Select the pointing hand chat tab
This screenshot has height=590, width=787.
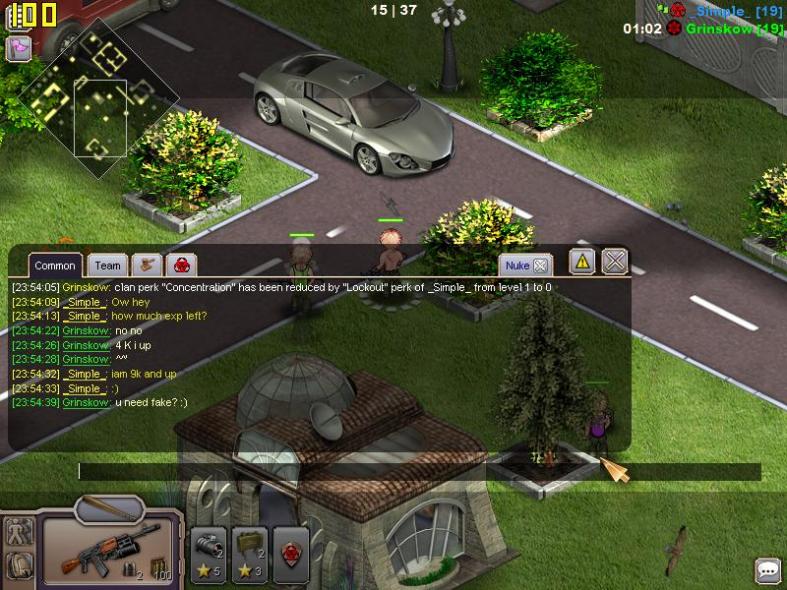click(147, 265)
